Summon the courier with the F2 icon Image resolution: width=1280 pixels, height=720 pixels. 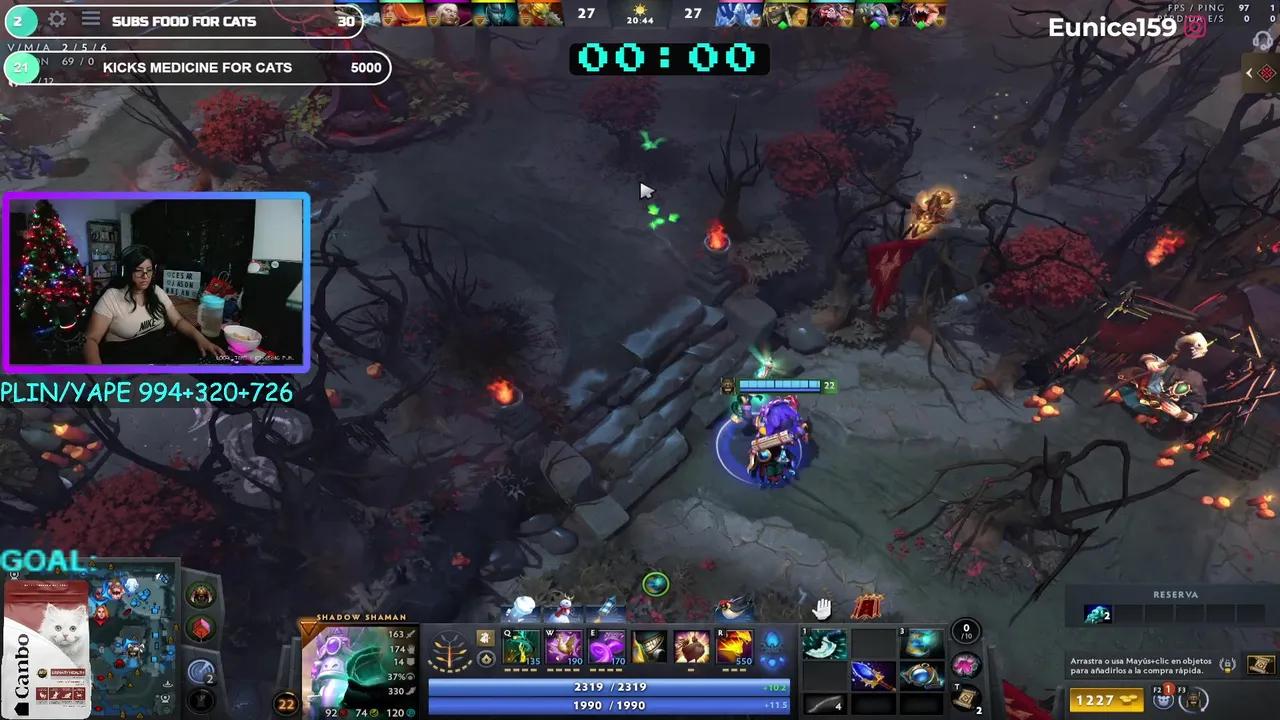[1164, 699]
